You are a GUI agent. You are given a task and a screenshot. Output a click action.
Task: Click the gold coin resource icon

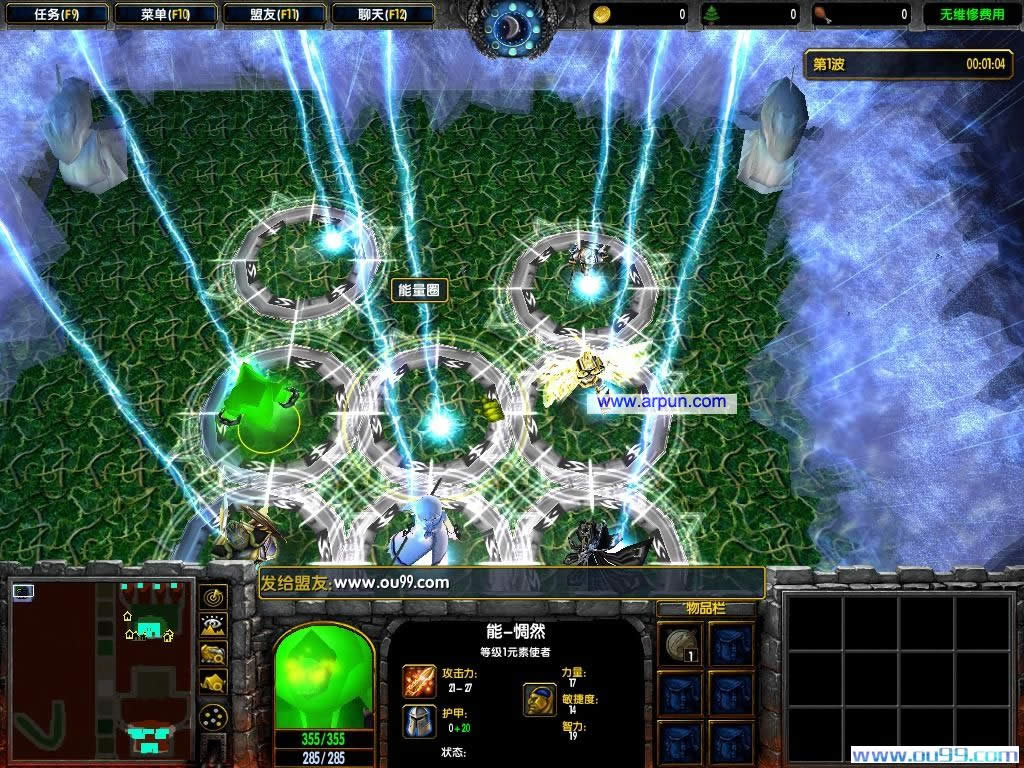603,14
